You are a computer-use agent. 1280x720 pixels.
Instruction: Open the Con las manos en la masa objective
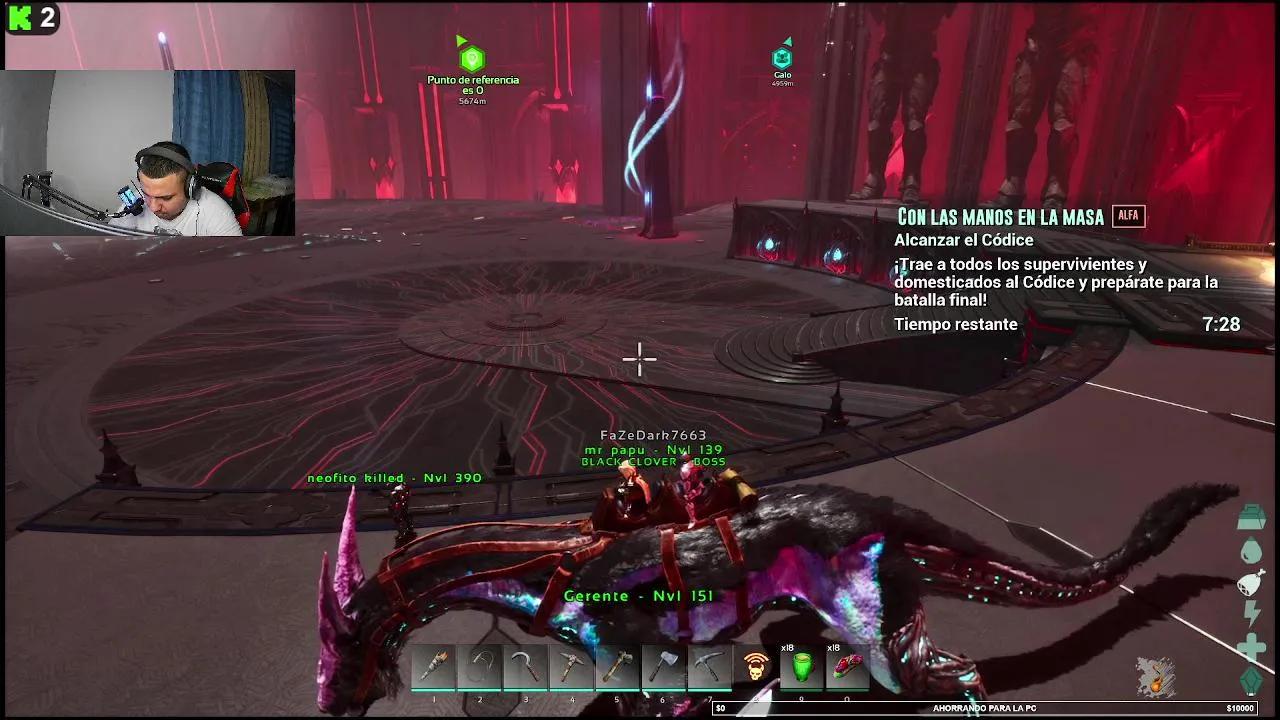tap(999, 217)
